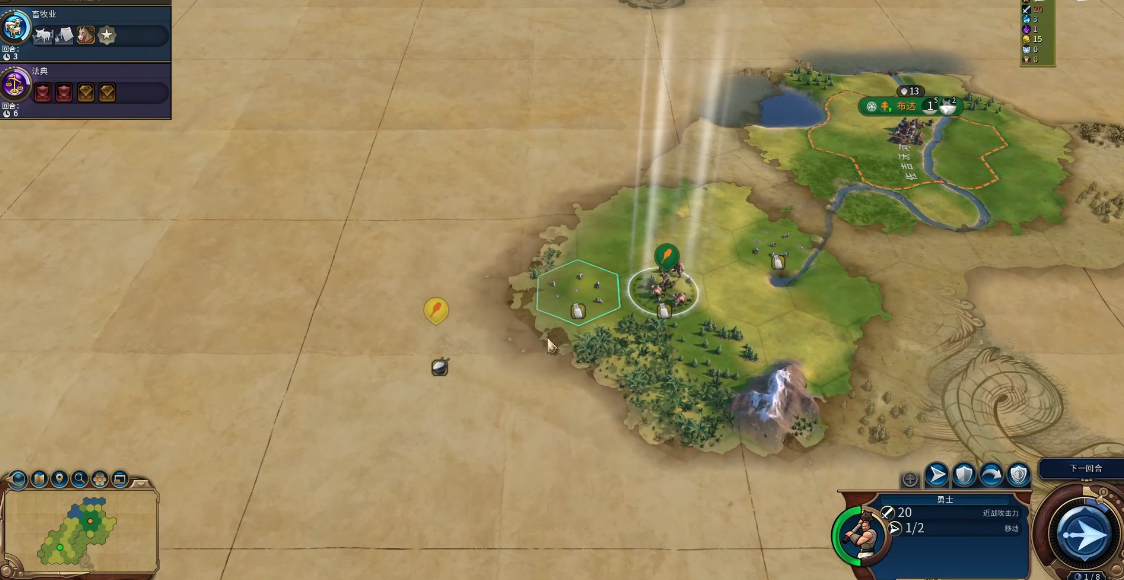Screen dimensions: 1124x580
Task: Set unit to alert with half-shield icon
Action: point(1018,474)
